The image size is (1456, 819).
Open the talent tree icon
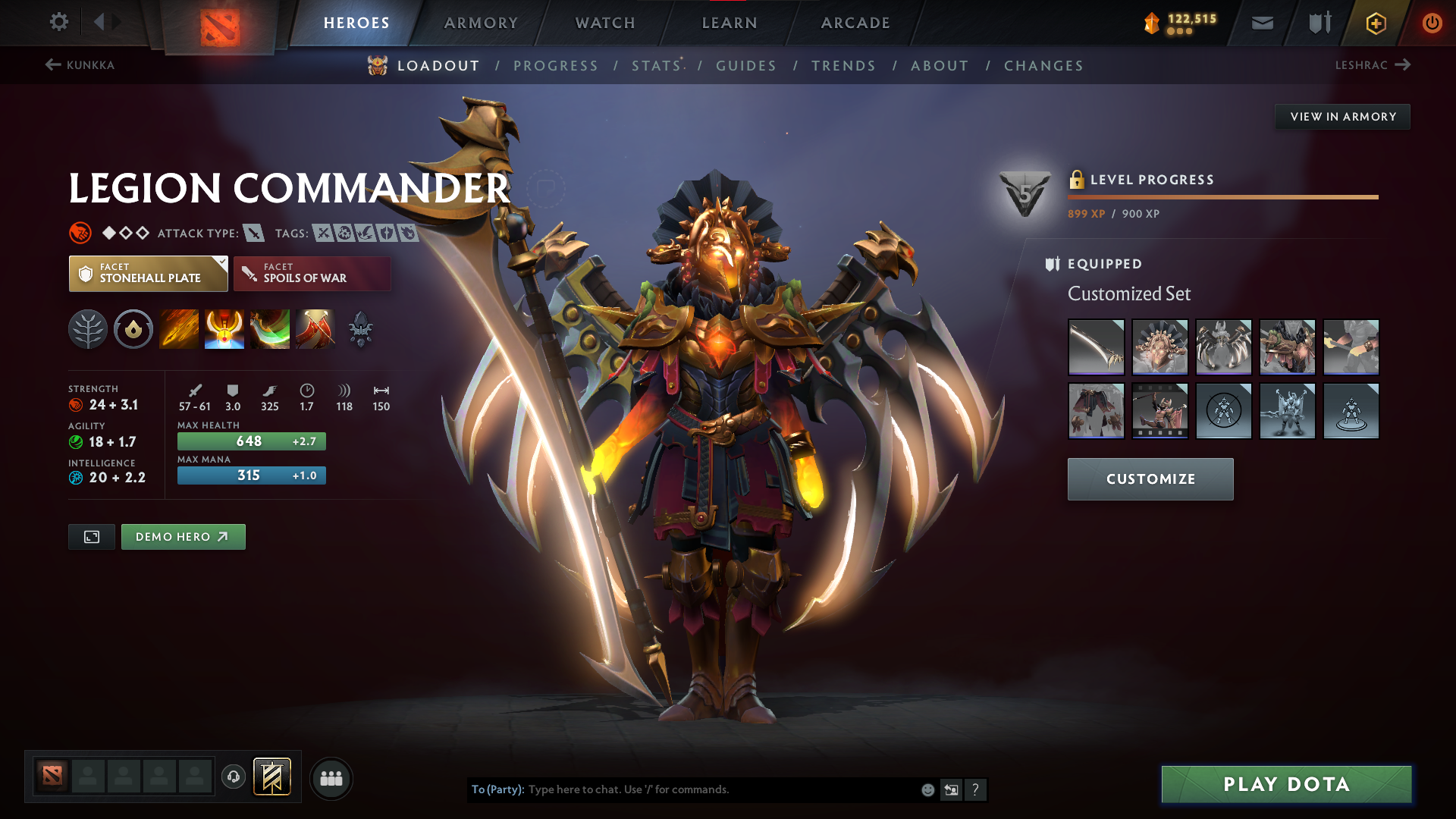88,329
